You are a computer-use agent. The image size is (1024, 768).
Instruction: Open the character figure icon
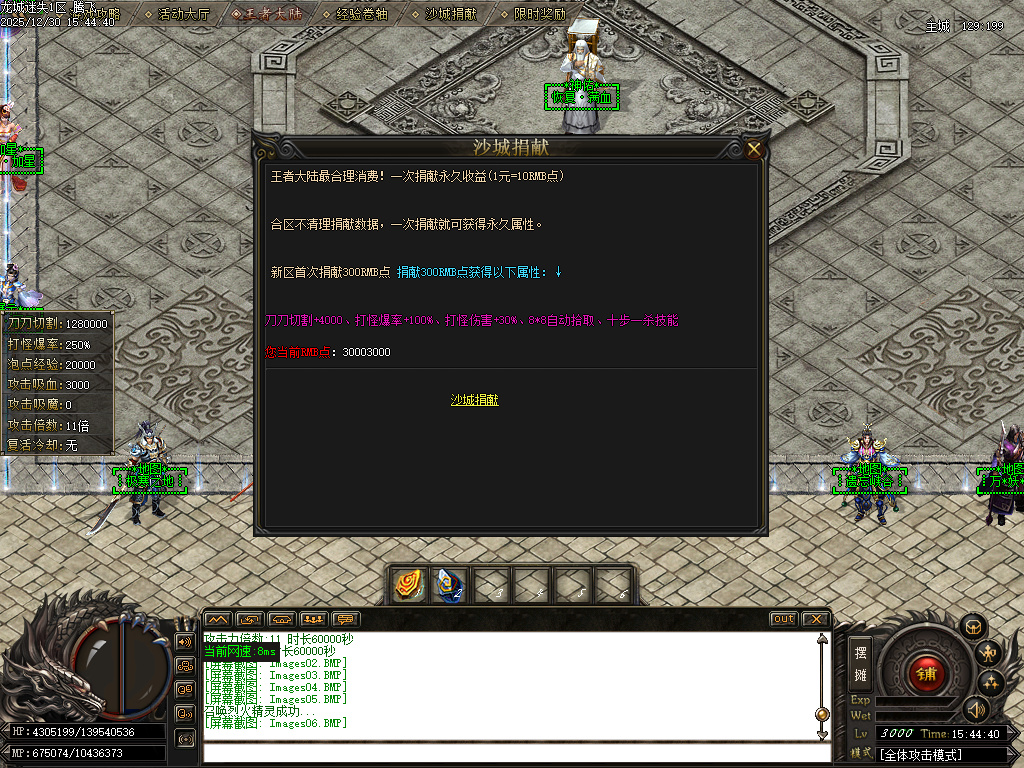pyautogui.click(x=990, y=654)
